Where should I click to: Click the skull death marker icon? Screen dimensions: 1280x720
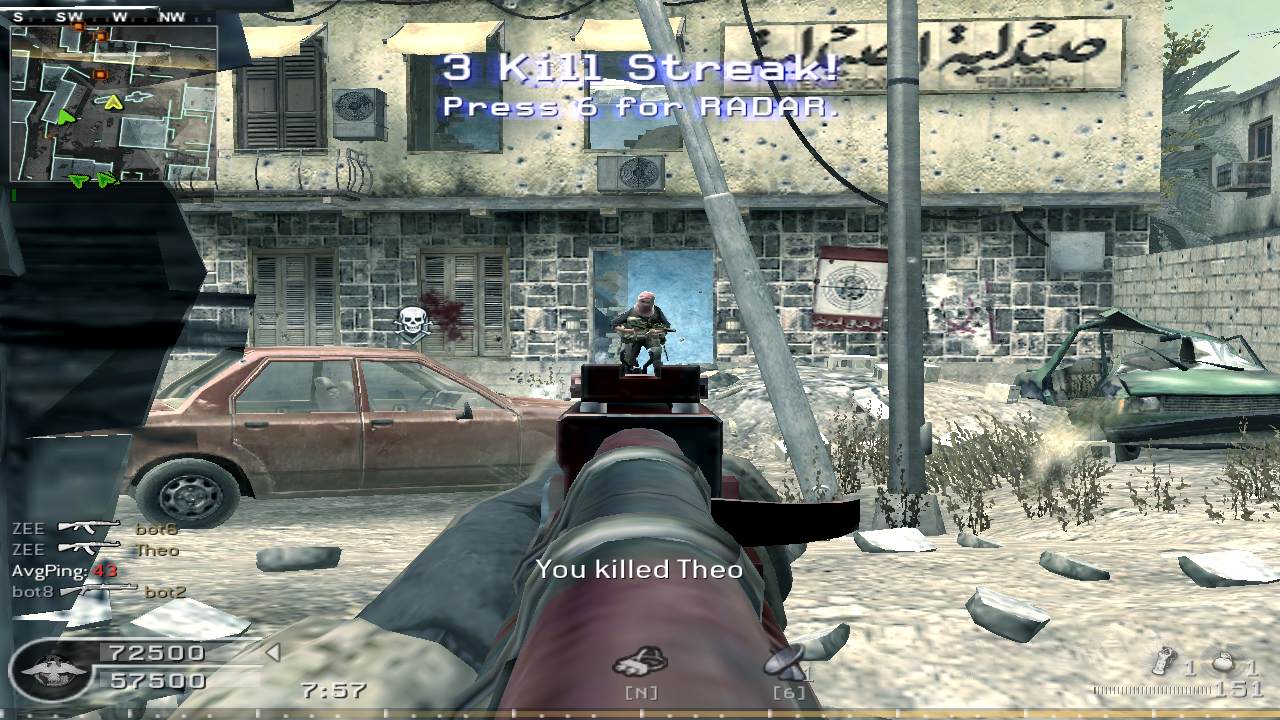[411, 322]
